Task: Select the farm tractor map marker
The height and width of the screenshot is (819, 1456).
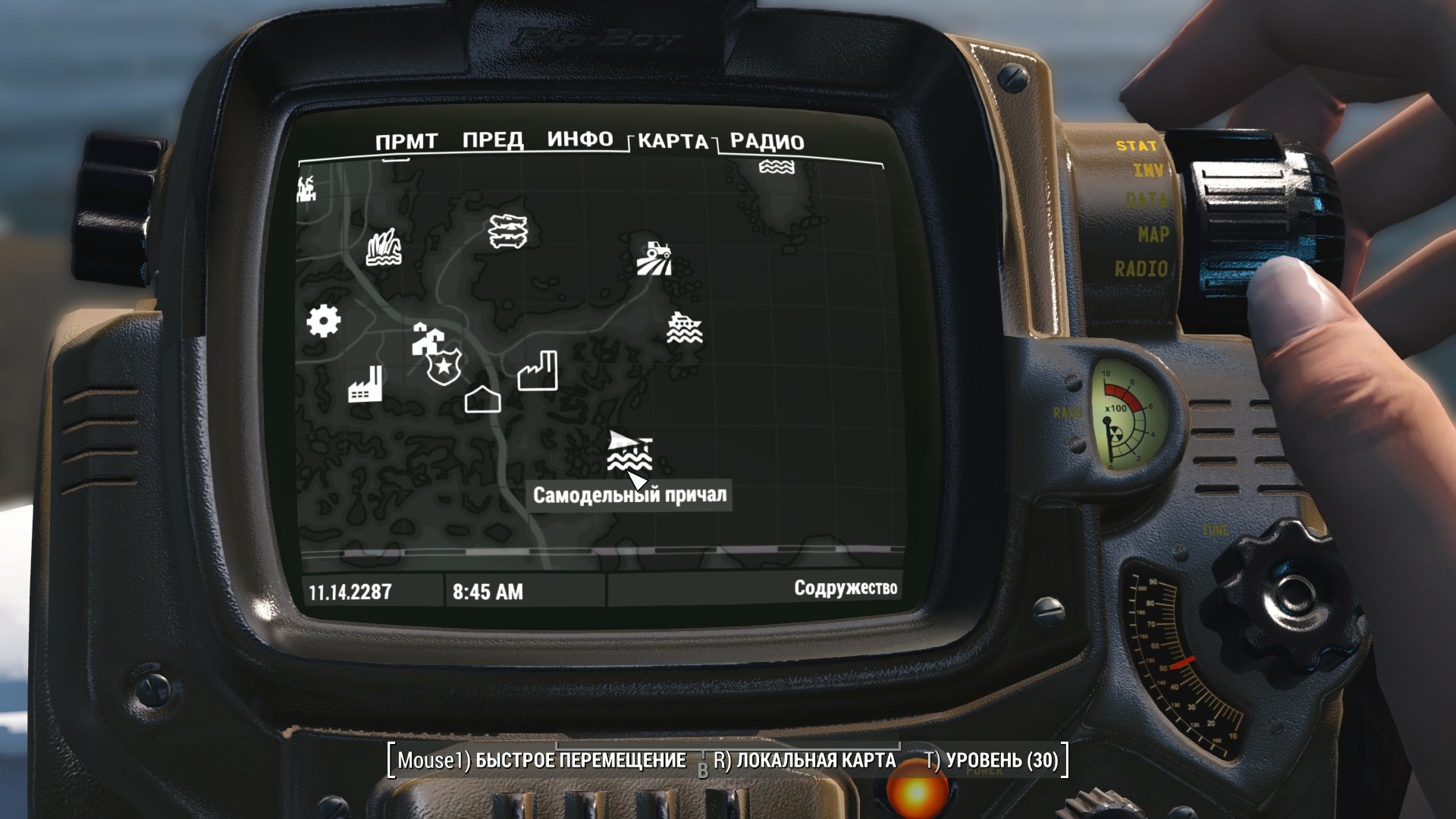Action: [x=654, y=259]
